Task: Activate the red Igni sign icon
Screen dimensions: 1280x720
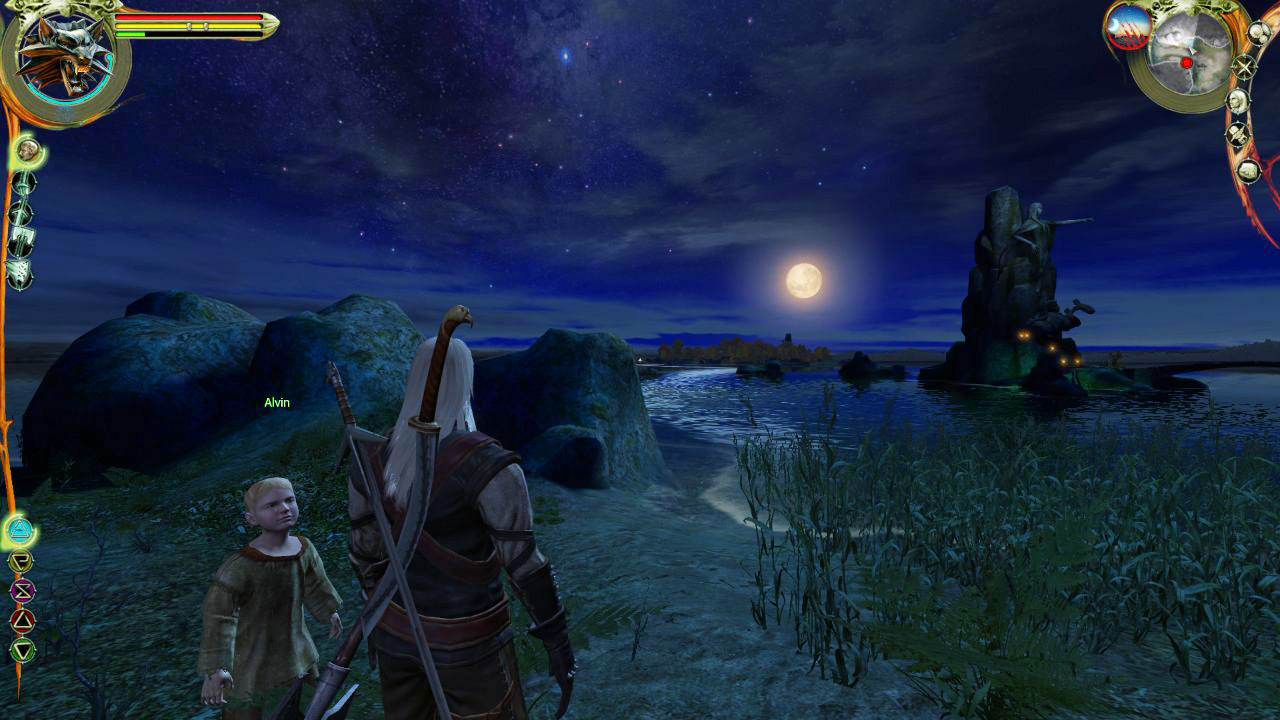Action: click(x=22, y=619)
